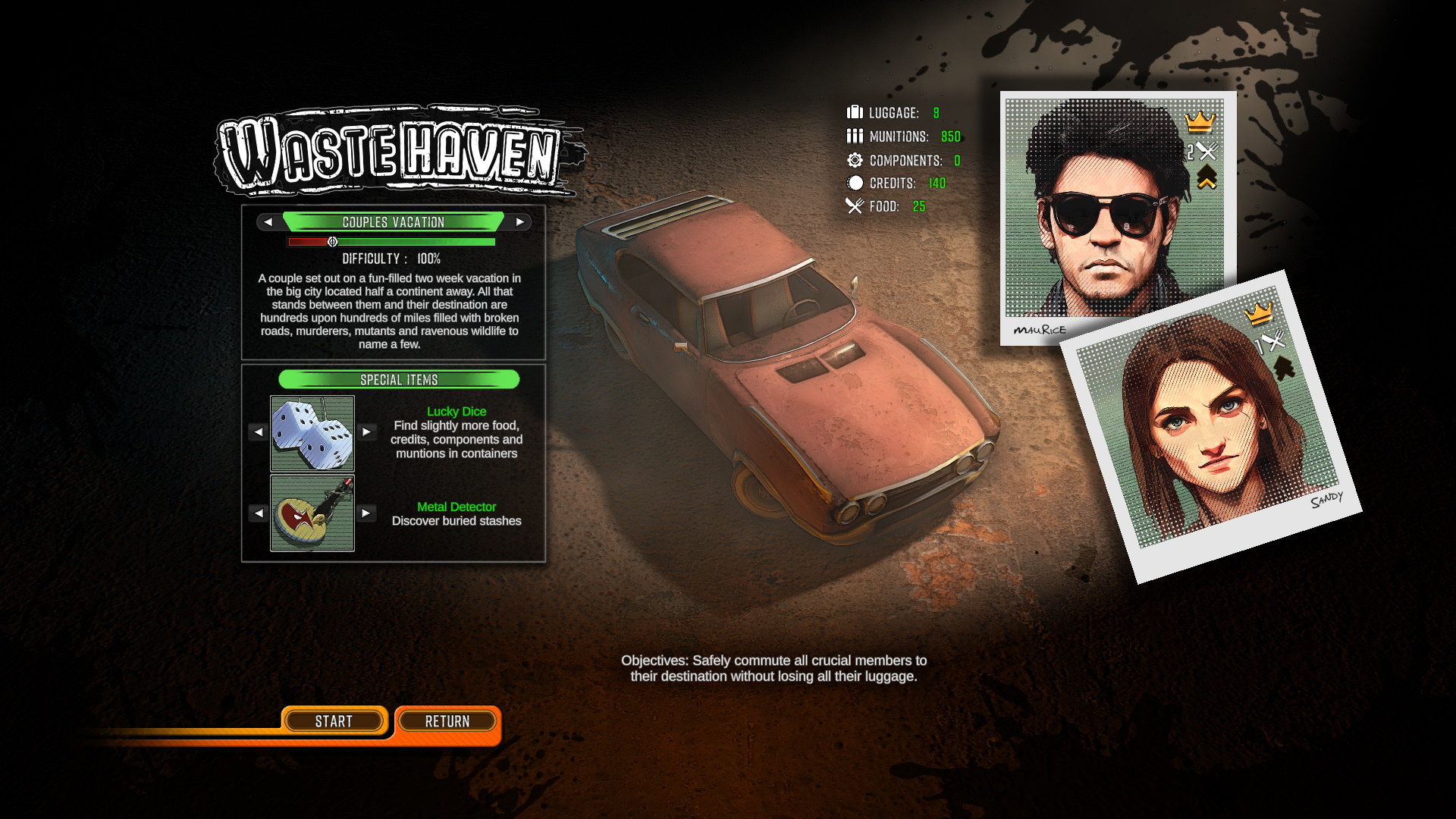Click the left arrow beside Couples Vacation
The width and height of the screenshot is (1456, 819).
[267, 222]
